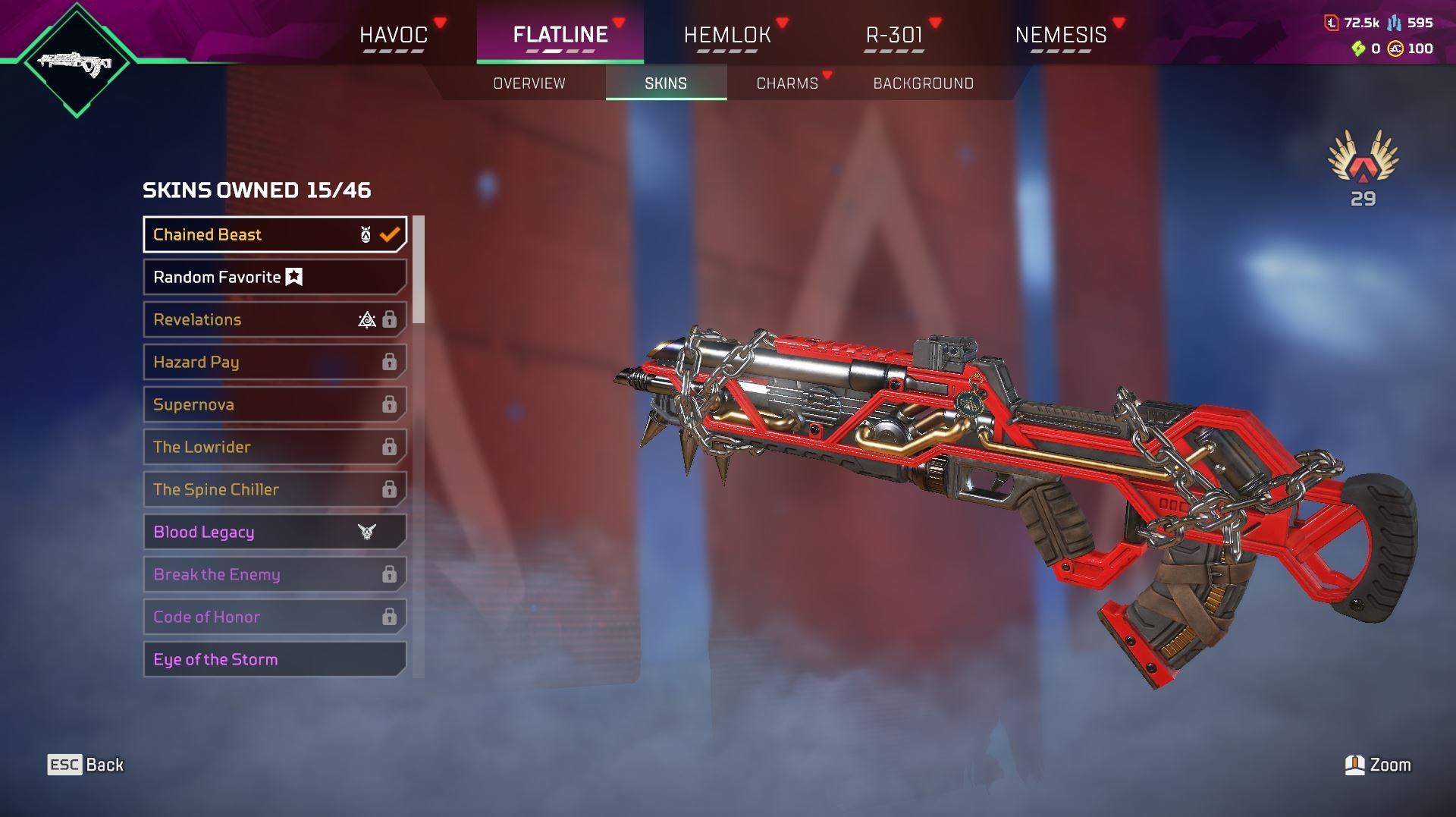The width and height of the screenshot is (1456, 817).
Task: Open the Overview sub-tab
Action: (529, 83)
